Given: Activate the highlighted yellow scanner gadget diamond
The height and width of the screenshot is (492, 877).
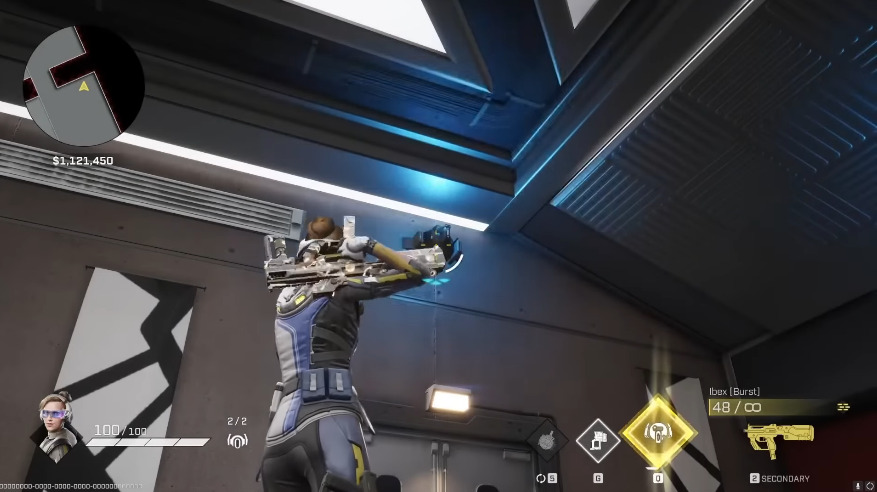Looking at the screenshot, I should click(x=657, y=433).
